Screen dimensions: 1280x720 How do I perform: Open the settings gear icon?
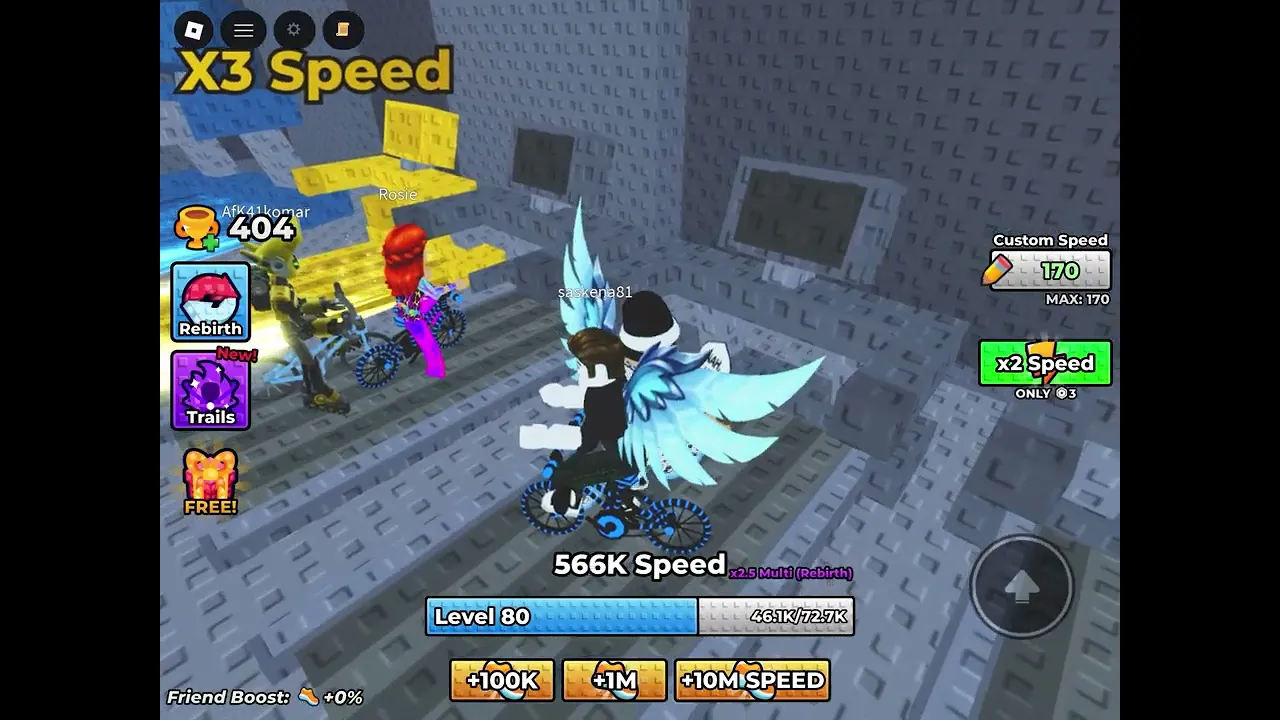click(293, 30)
